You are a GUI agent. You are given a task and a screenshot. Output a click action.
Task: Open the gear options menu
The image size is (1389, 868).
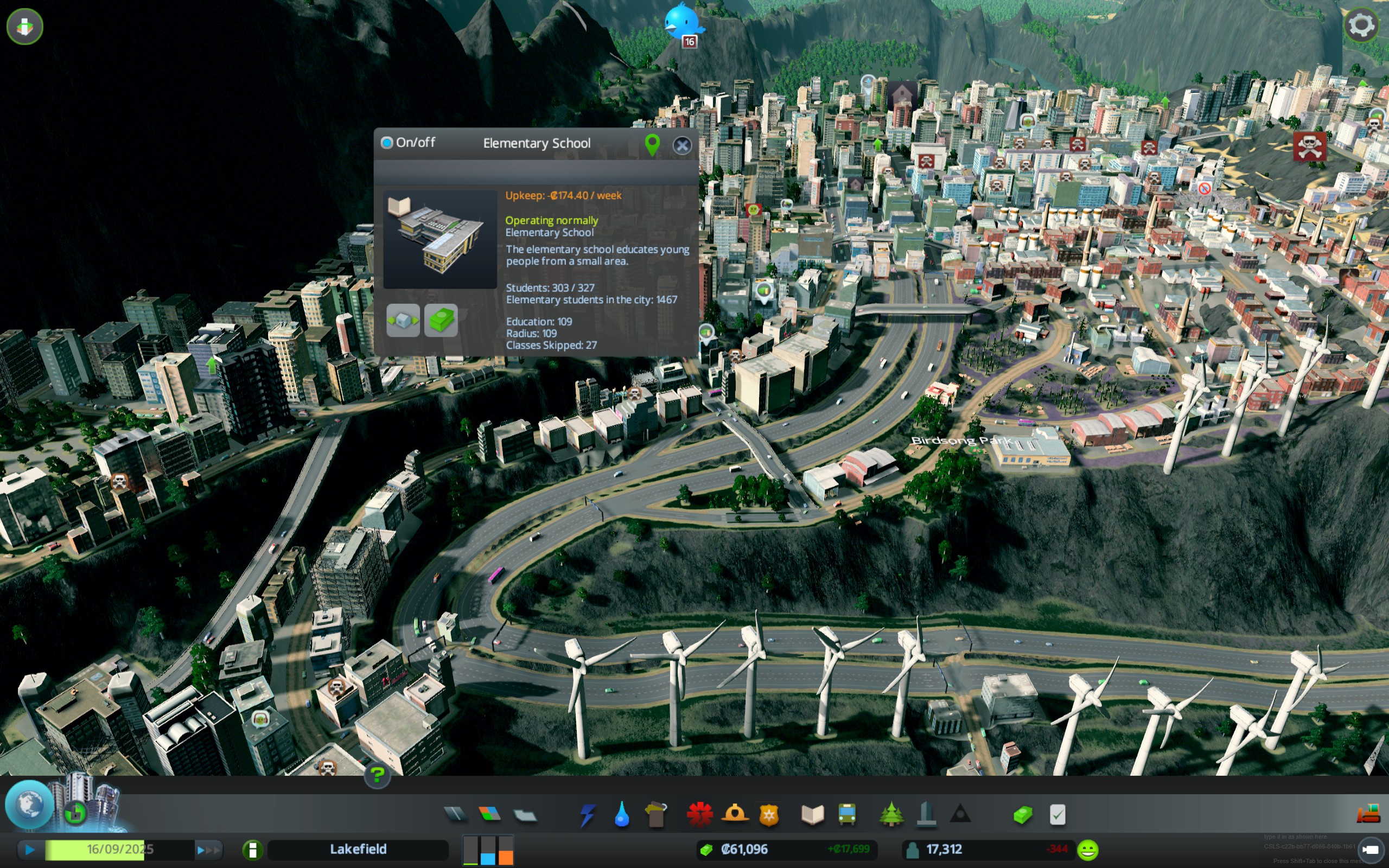(x=1360, y=25)
